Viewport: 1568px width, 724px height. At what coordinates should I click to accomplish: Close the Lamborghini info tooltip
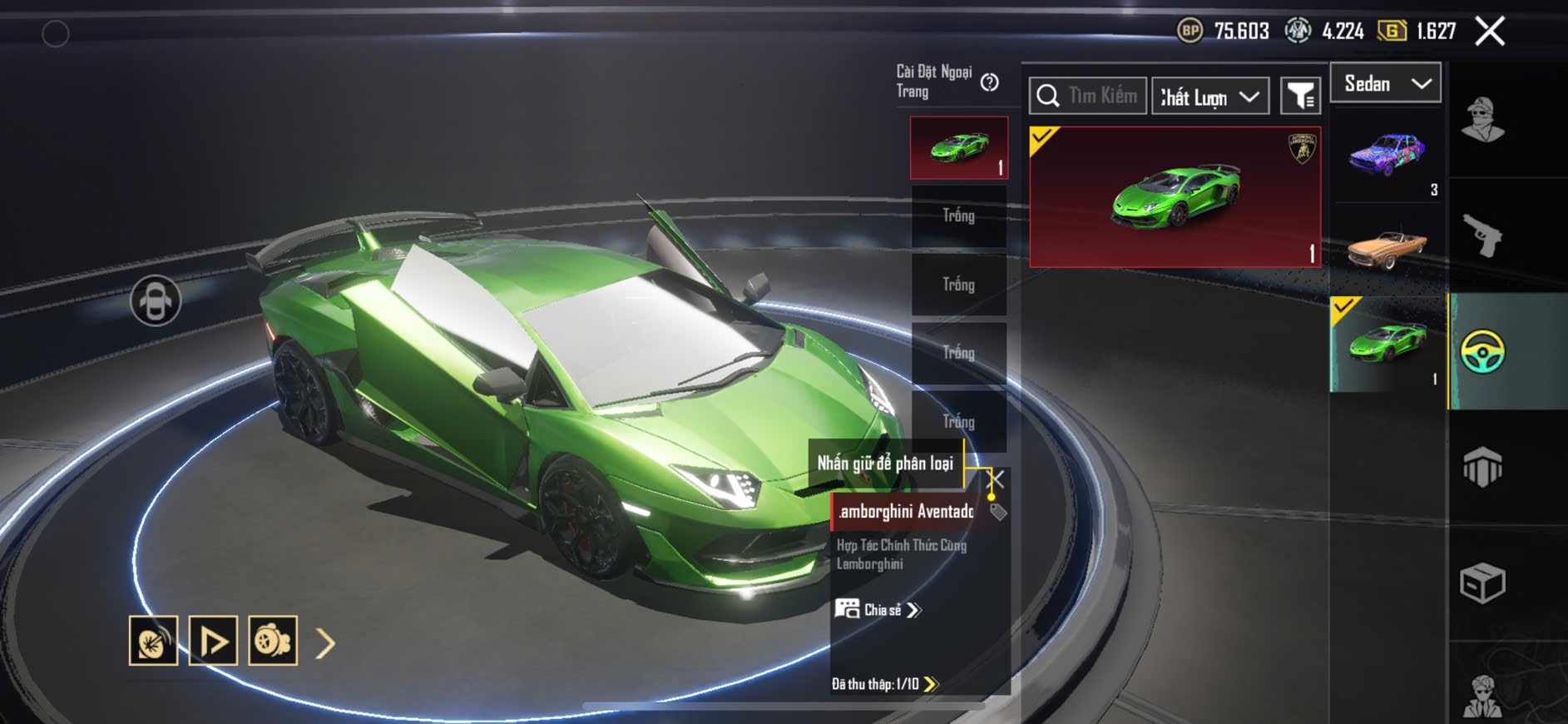[996, 479]
